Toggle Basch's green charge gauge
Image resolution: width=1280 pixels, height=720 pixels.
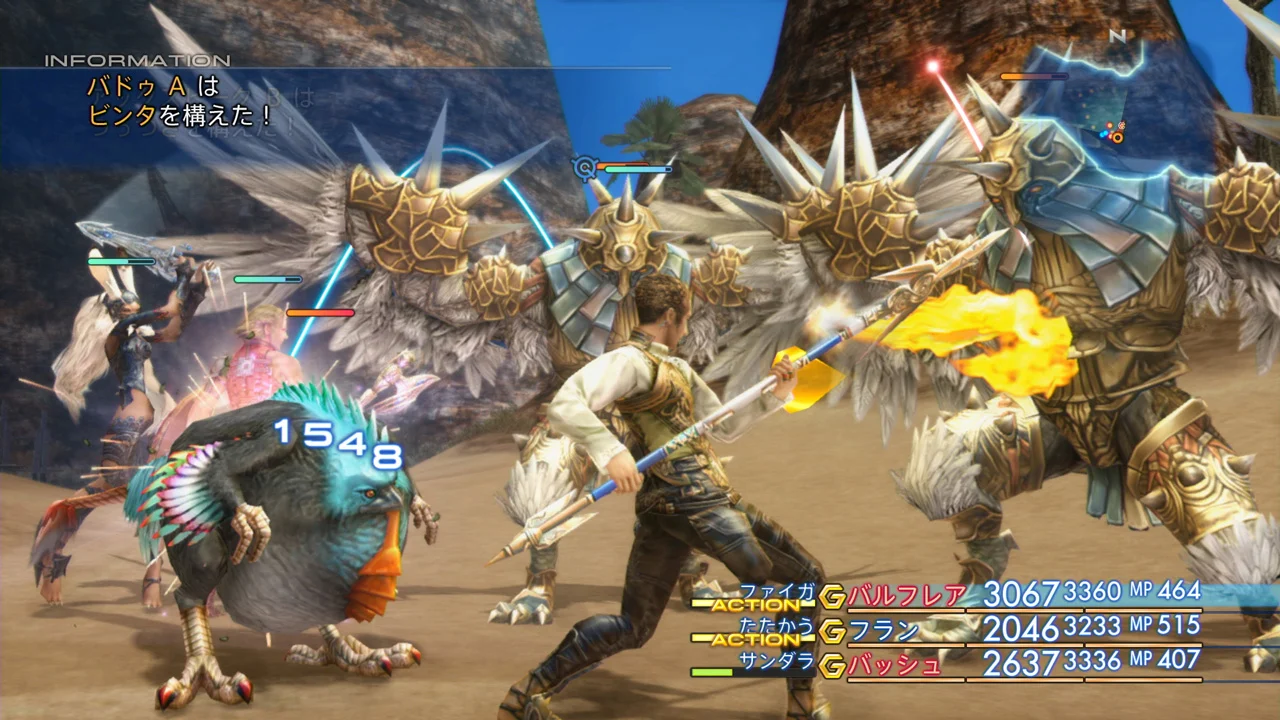coord(712,670)
